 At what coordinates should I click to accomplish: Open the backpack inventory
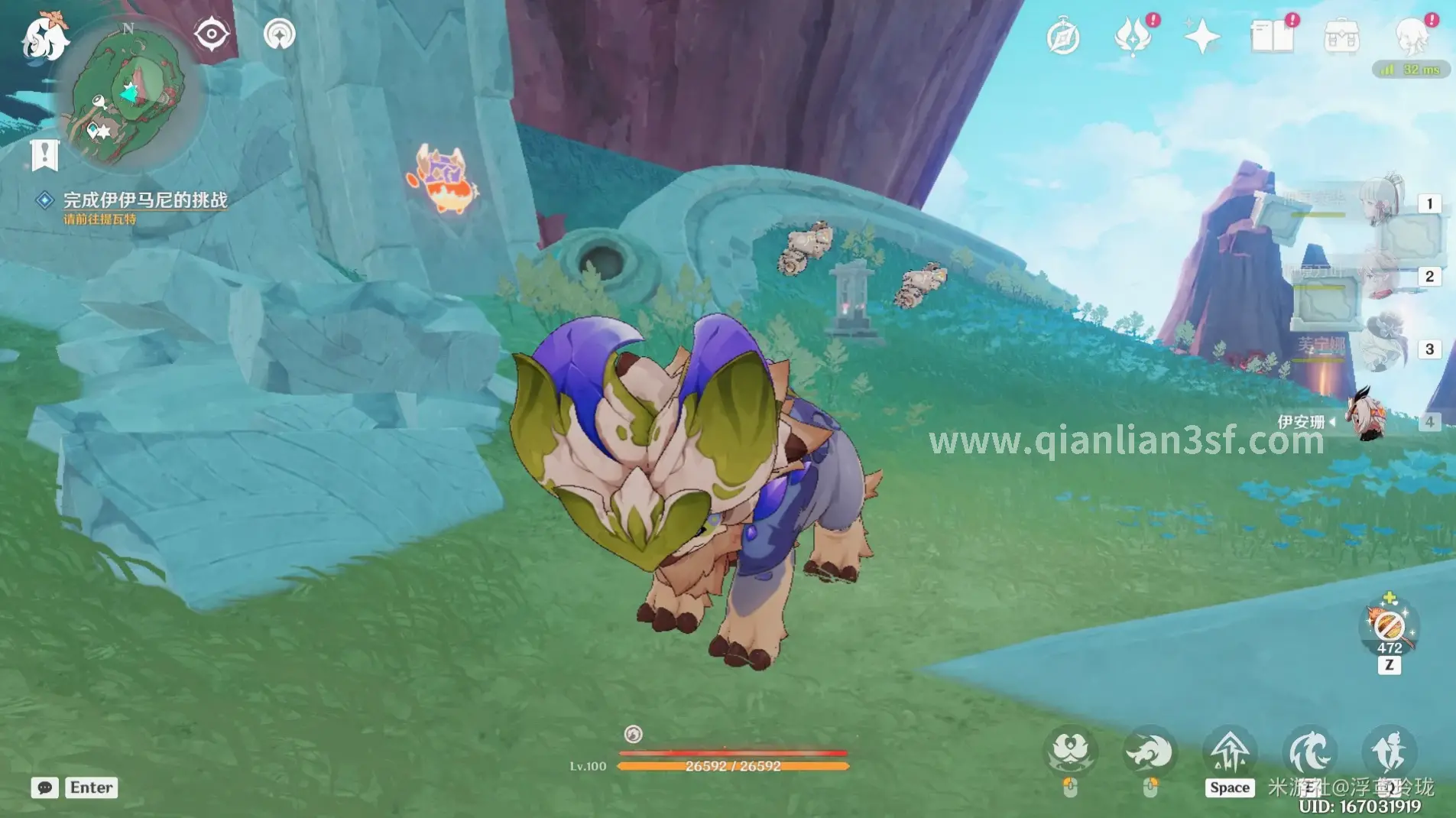[1341, 37]
